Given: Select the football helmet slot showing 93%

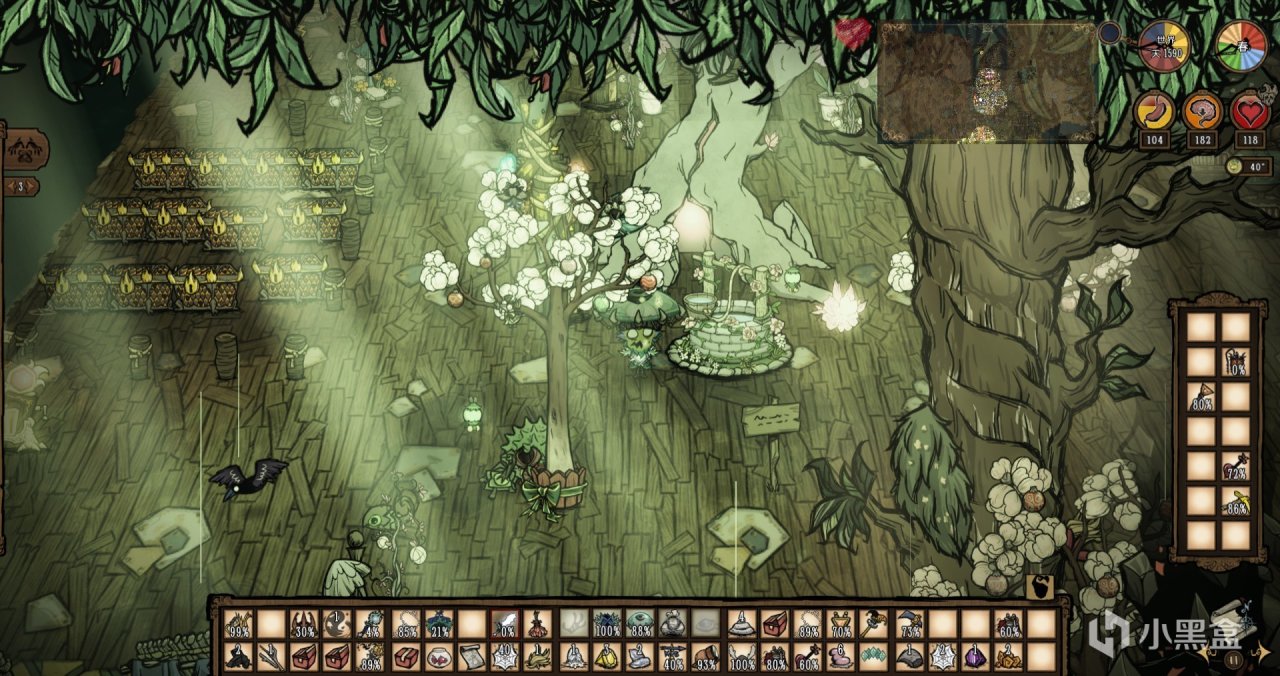Looking at the screenshot, I should (x=707, y=656).
